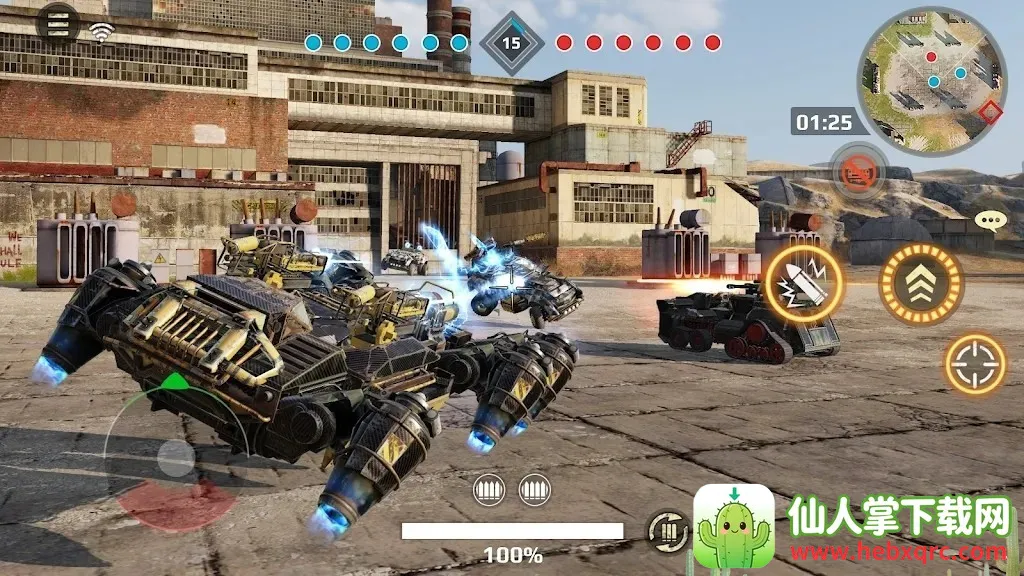Open the chat speech bubble
The height and width of the screenshot is (576, 1024).
tap(990, 221)
